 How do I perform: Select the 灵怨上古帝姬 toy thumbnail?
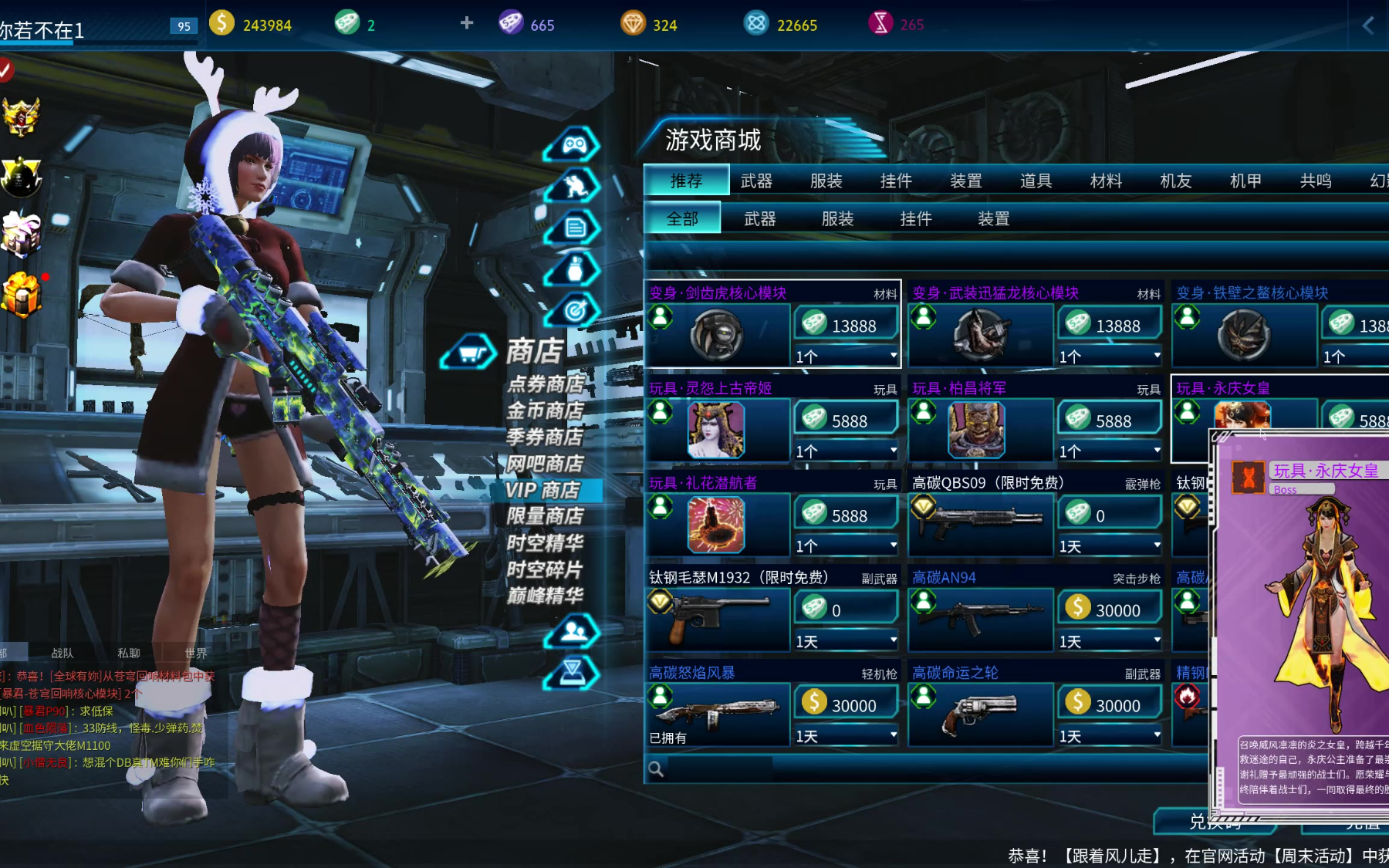pos(715,430)
